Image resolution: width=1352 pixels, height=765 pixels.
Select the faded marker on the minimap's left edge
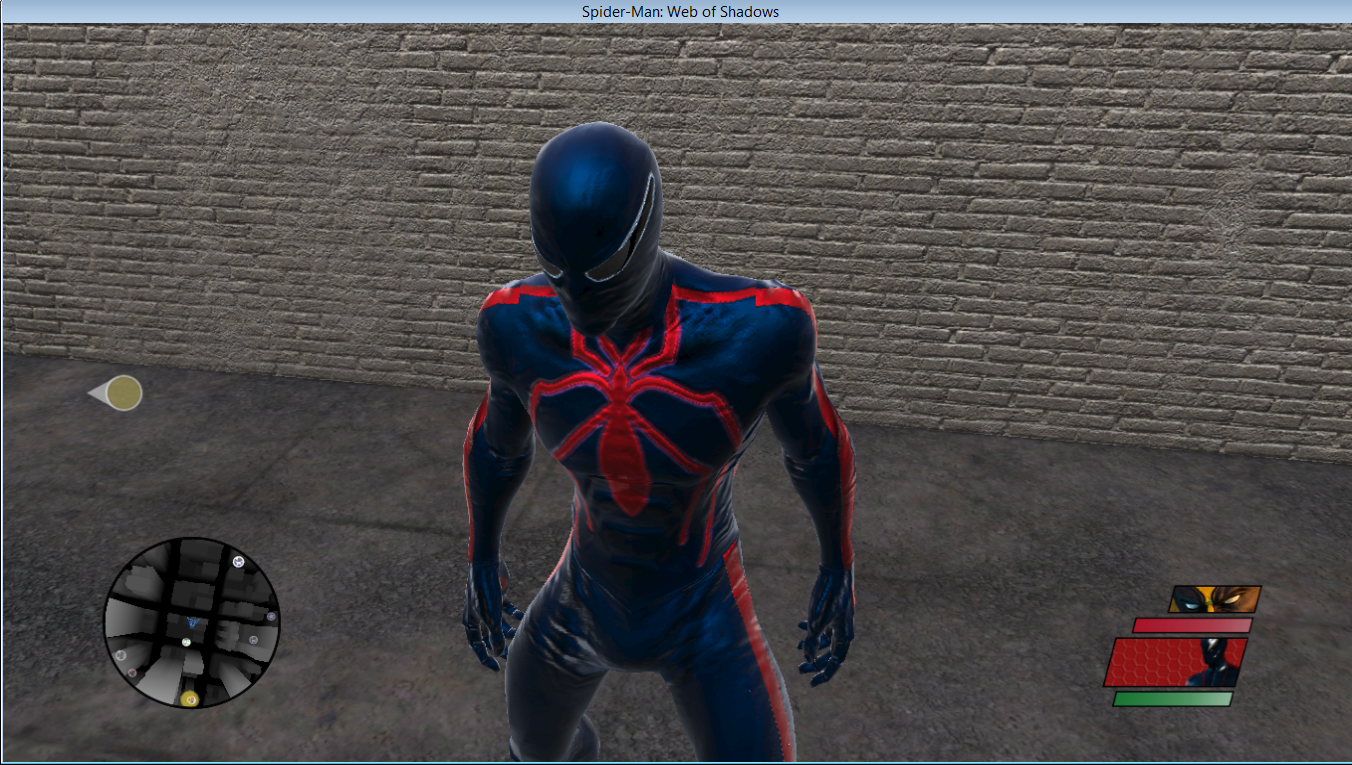pyautogui.click(x=121, y=655)
